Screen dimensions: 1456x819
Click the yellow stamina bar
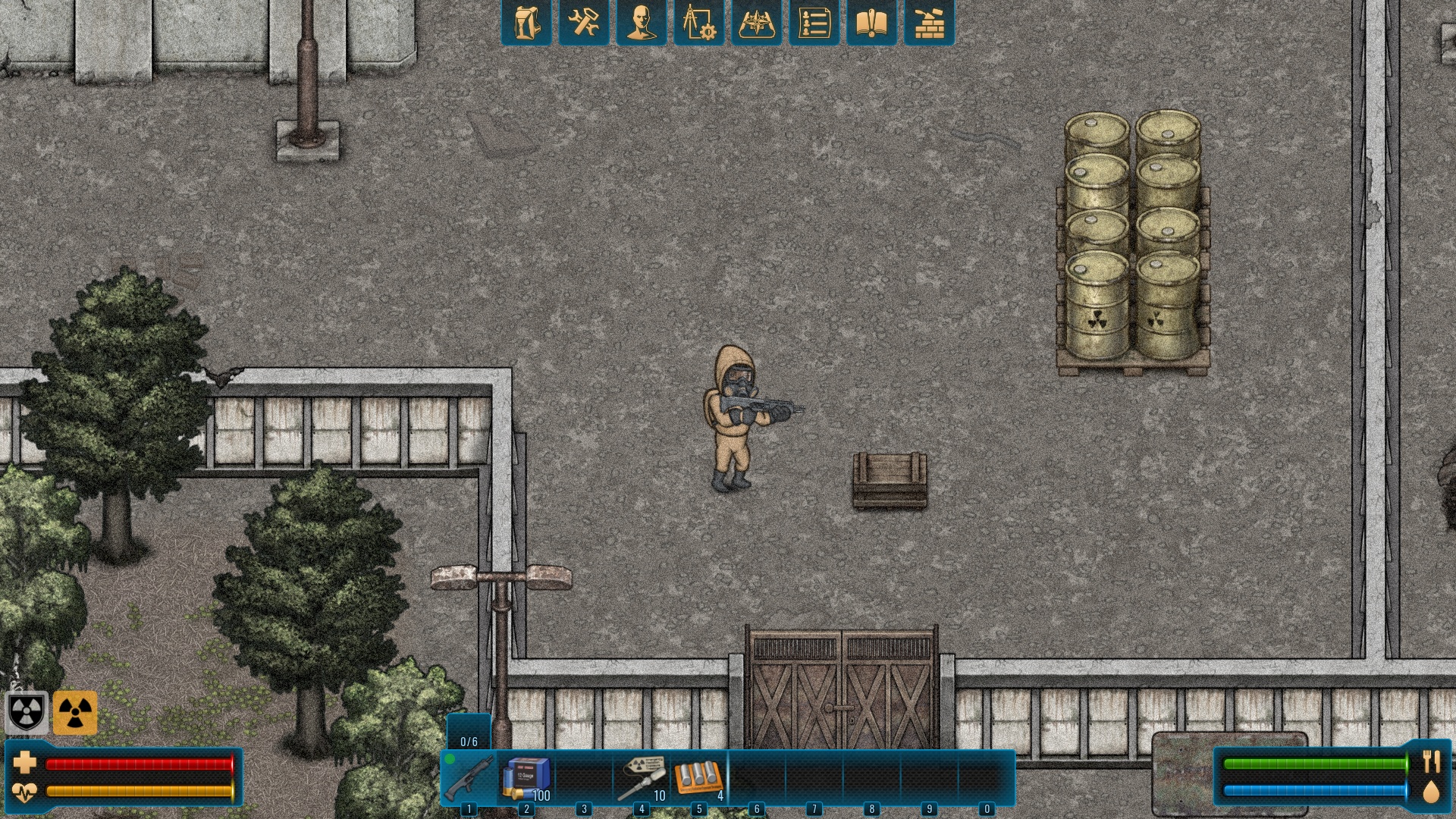[x=140, y=791]
